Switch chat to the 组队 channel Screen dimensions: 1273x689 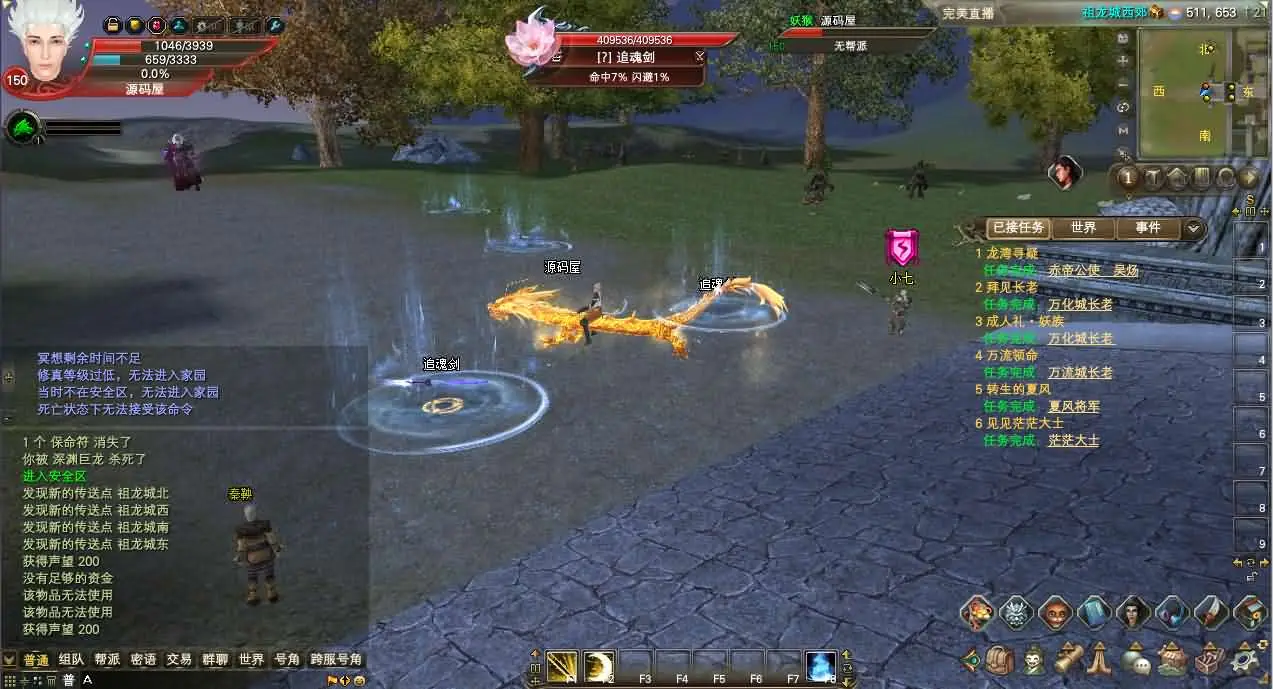click(71, 660)
